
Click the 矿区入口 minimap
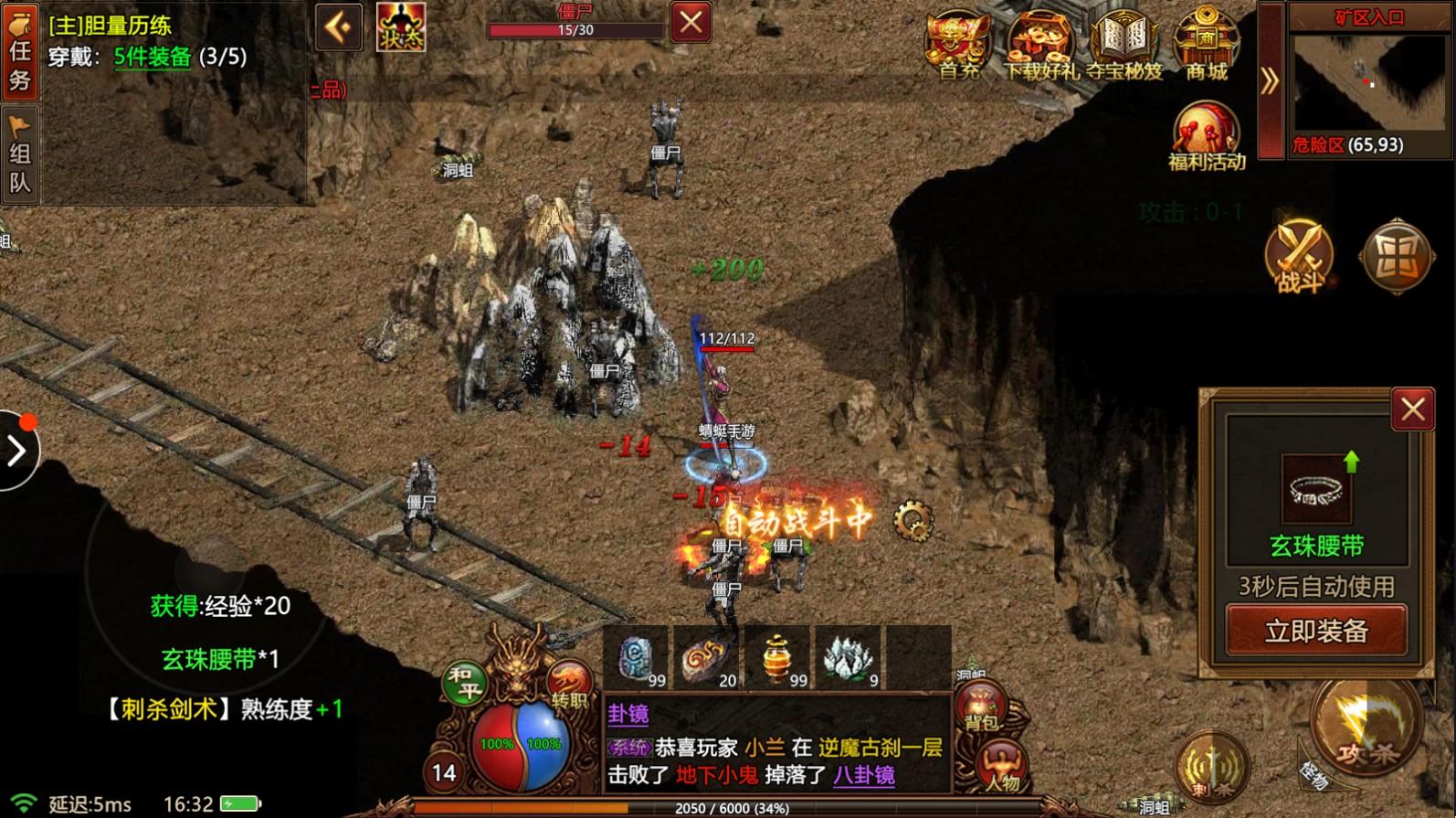pyautogui.click(x=1368, y=84)
